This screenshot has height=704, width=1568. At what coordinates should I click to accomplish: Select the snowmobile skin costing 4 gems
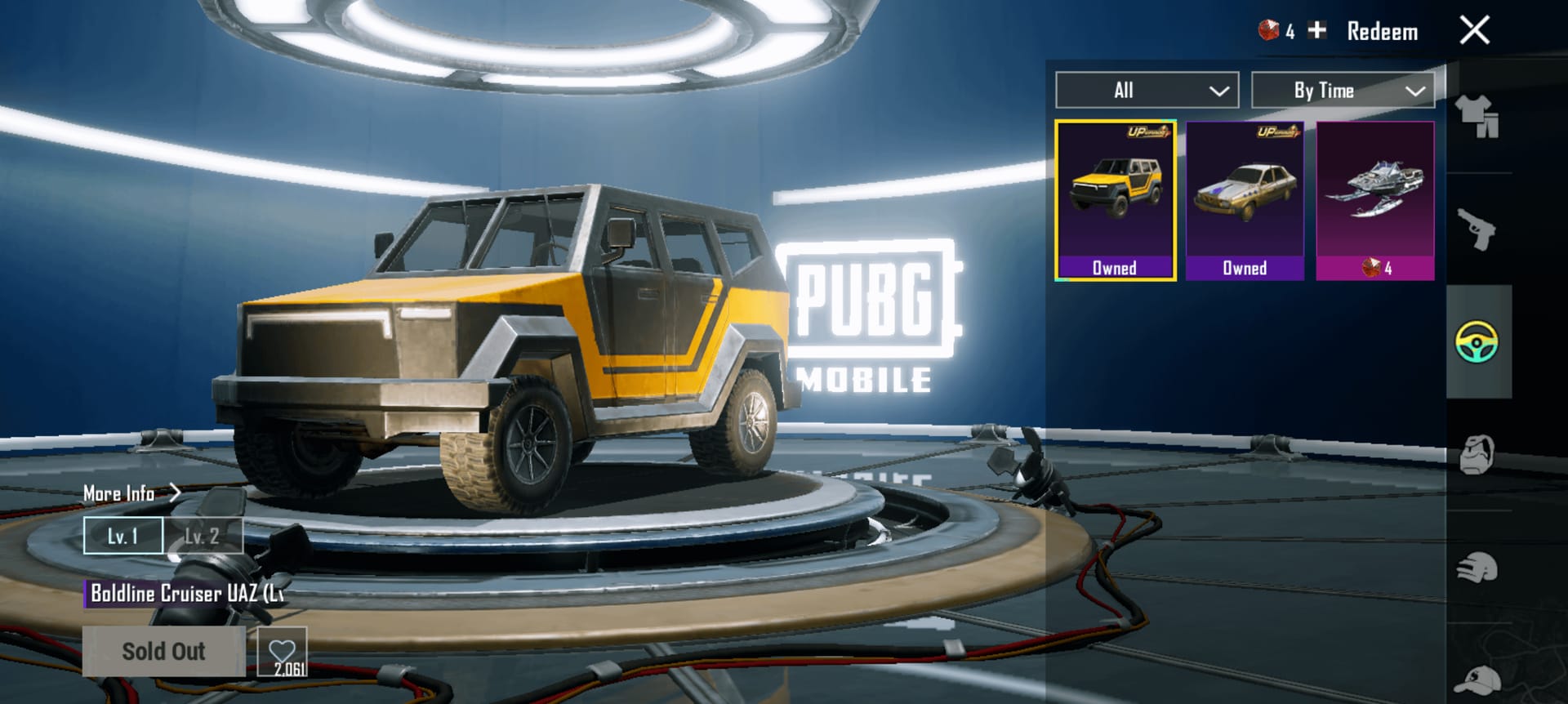(x=1374, y=198)
